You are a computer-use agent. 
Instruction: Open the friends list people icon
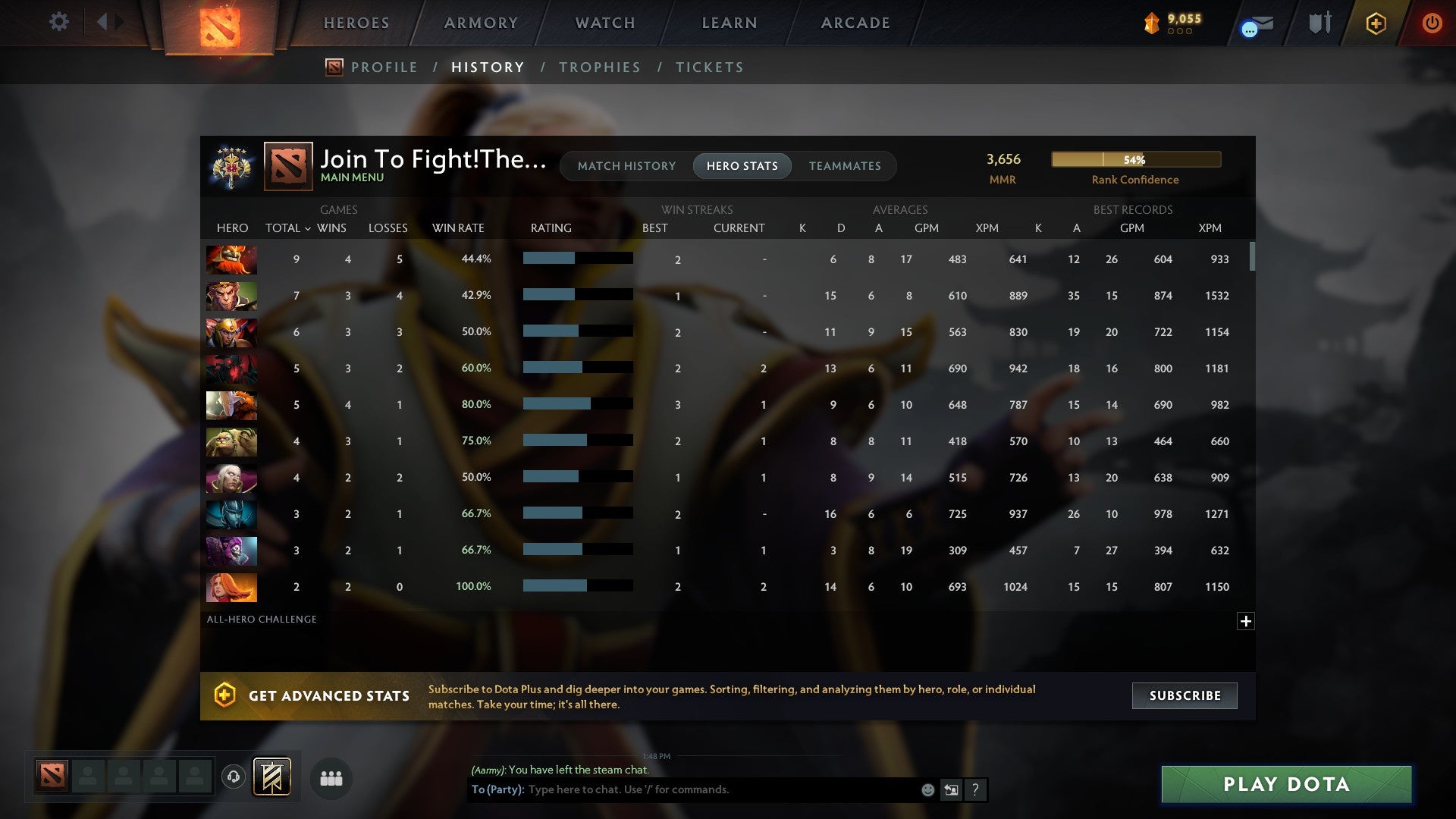click(x=331, y=778)
